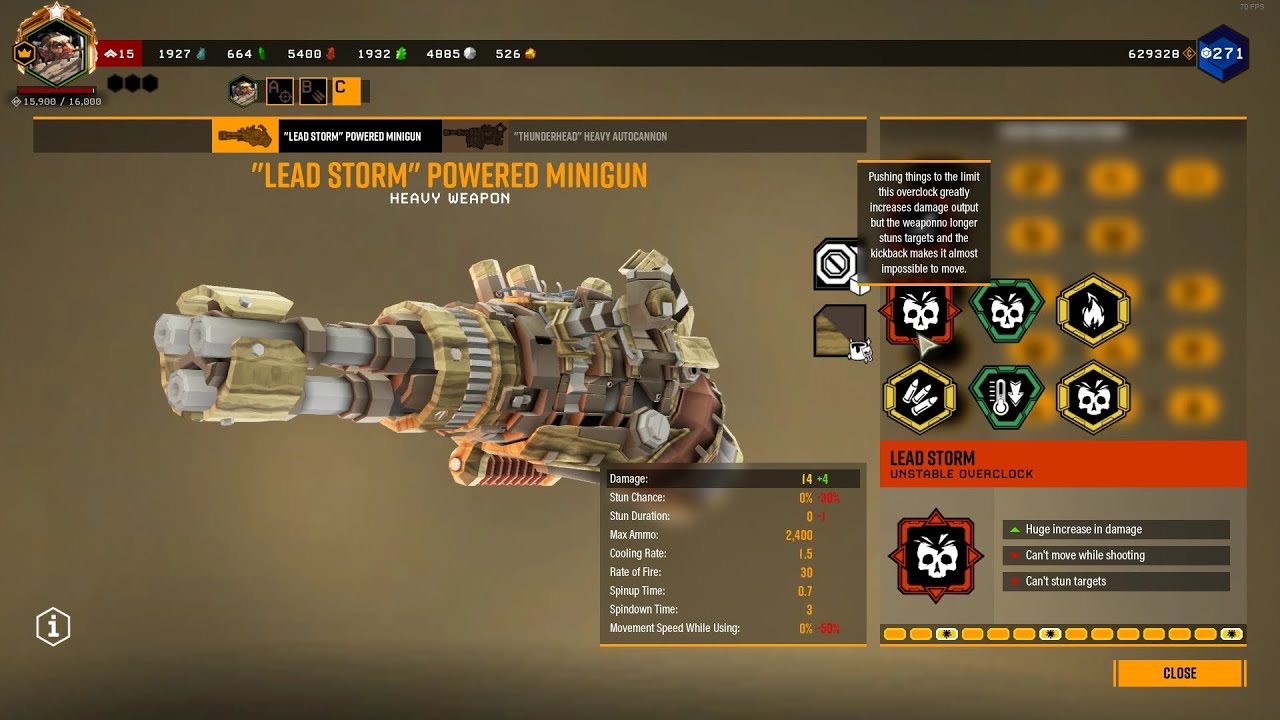
Task: Select loadout C
Action: [344, 91]
